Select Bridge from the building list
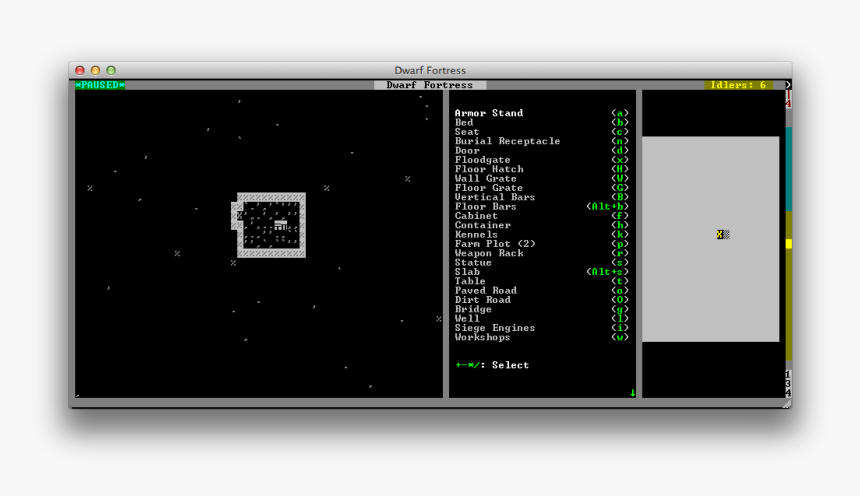 tap(473, 309)
